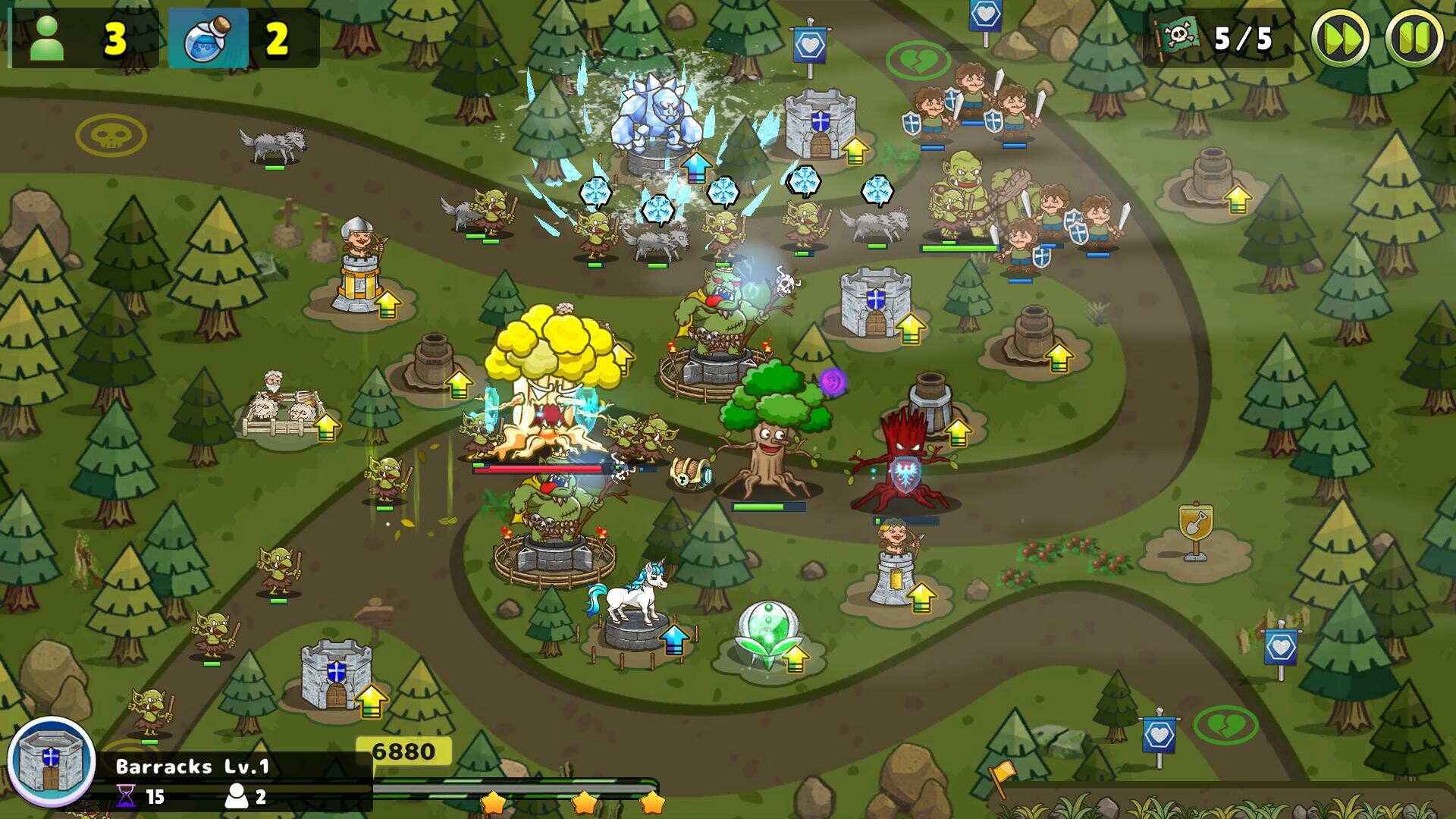Image resolution: width=1456 pixels, height=819 pixels.
Task: Upgrade the ice golem tower
Action: click(698, 168)
